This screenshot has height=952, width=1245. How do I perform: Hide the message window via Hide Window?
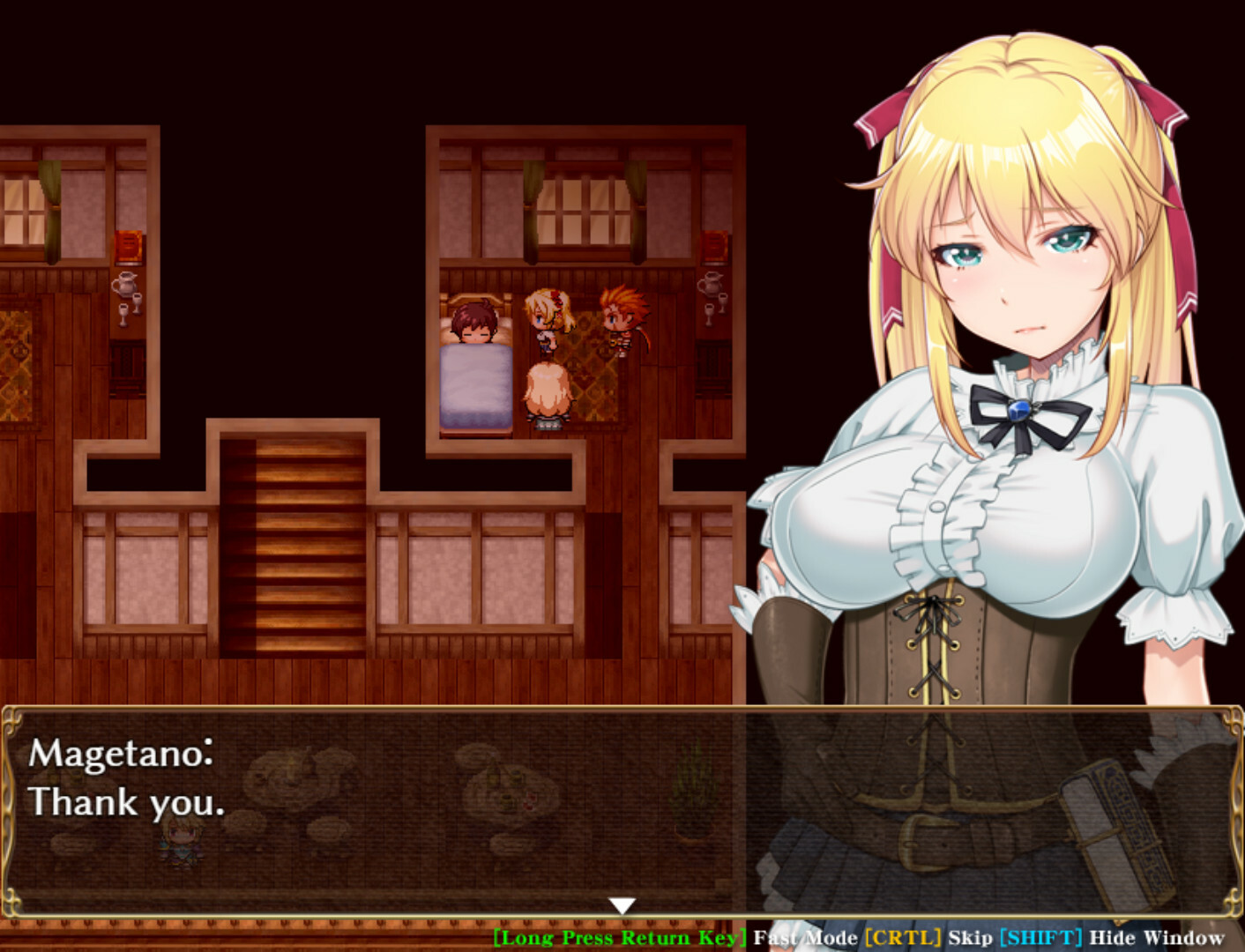(1159, 938)
